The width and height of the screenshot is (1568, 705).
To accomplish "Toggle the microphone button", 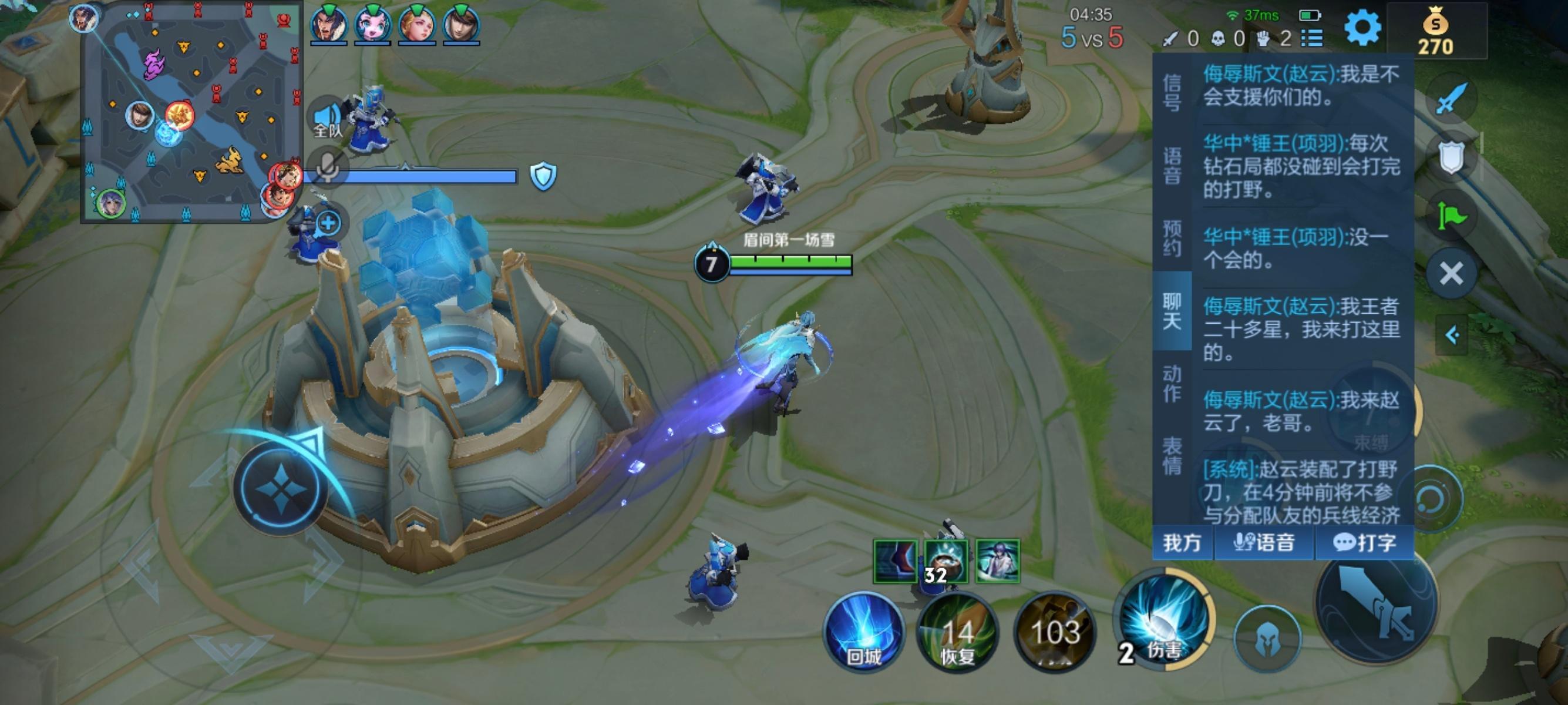I will (x=328, y=166).
